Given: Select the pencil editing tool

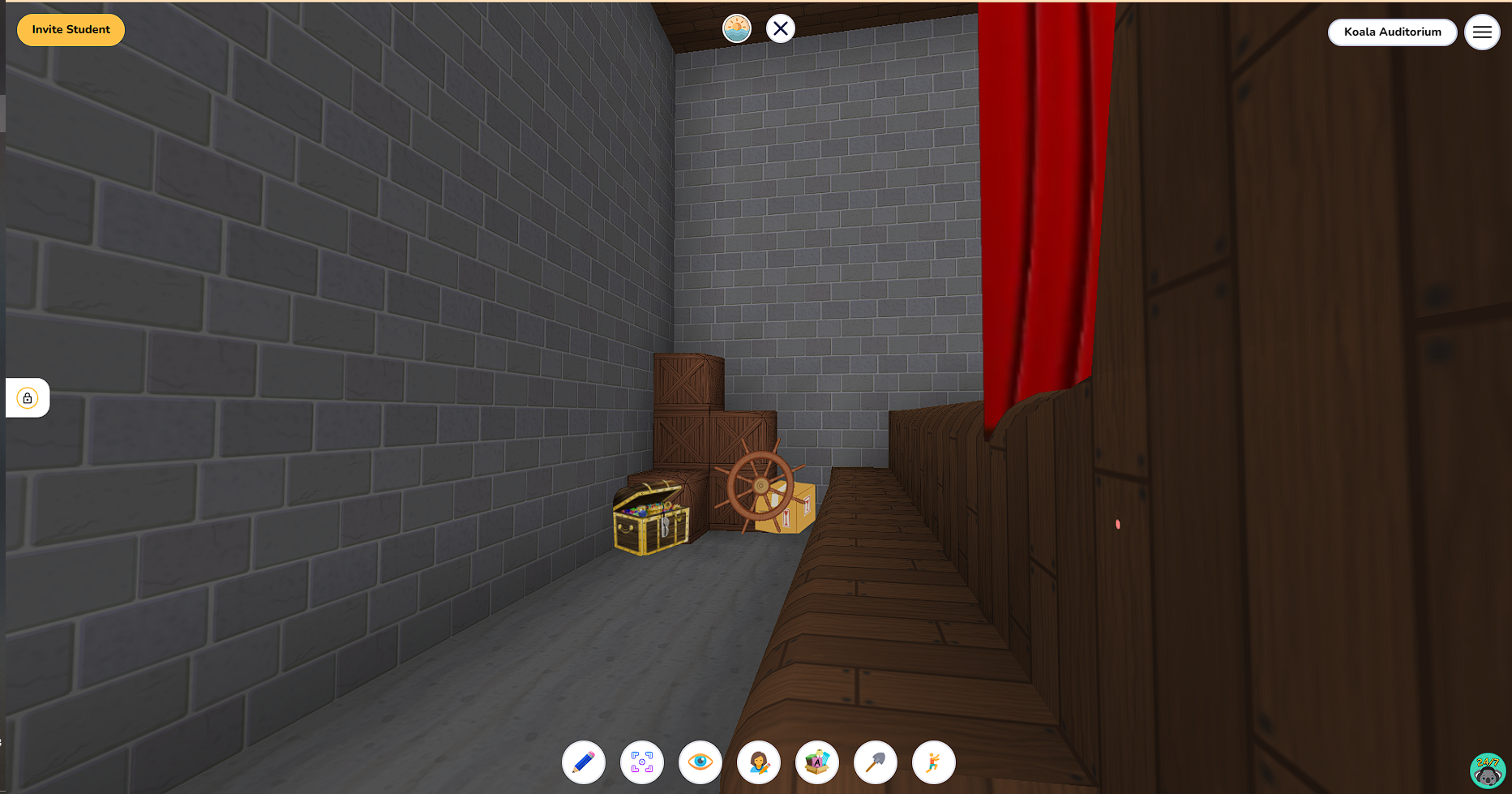Looking at the screenshot, I should 584,762.
